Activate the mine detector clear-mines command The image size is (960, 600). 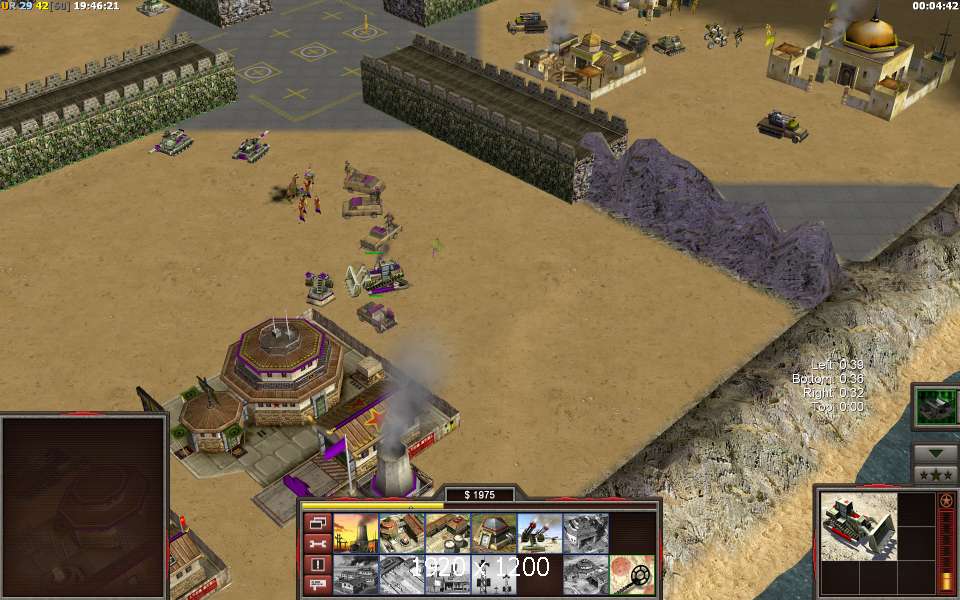point(631,575)
